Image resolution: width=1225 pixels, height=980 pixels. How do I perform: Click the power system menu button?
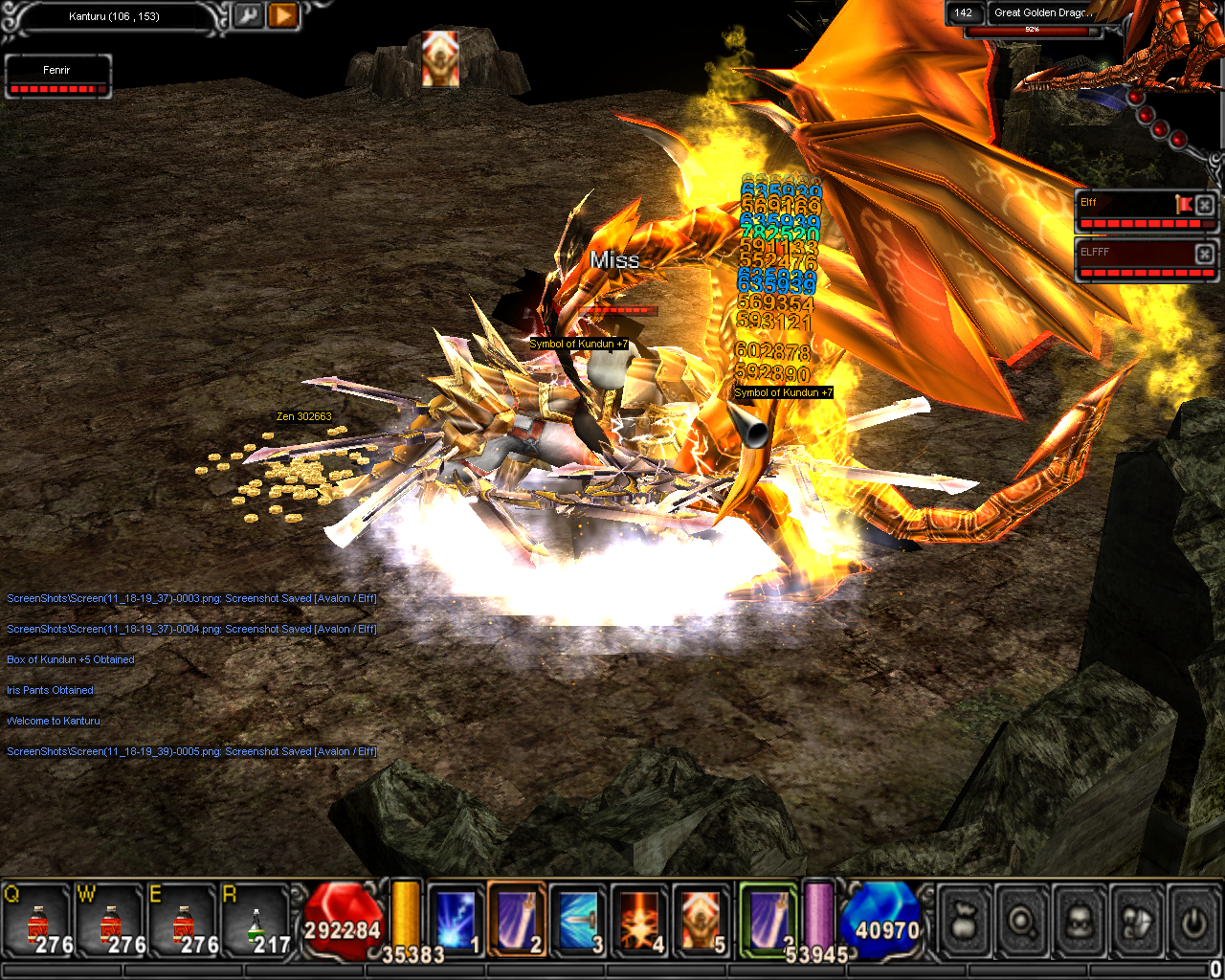(1192, 923)
